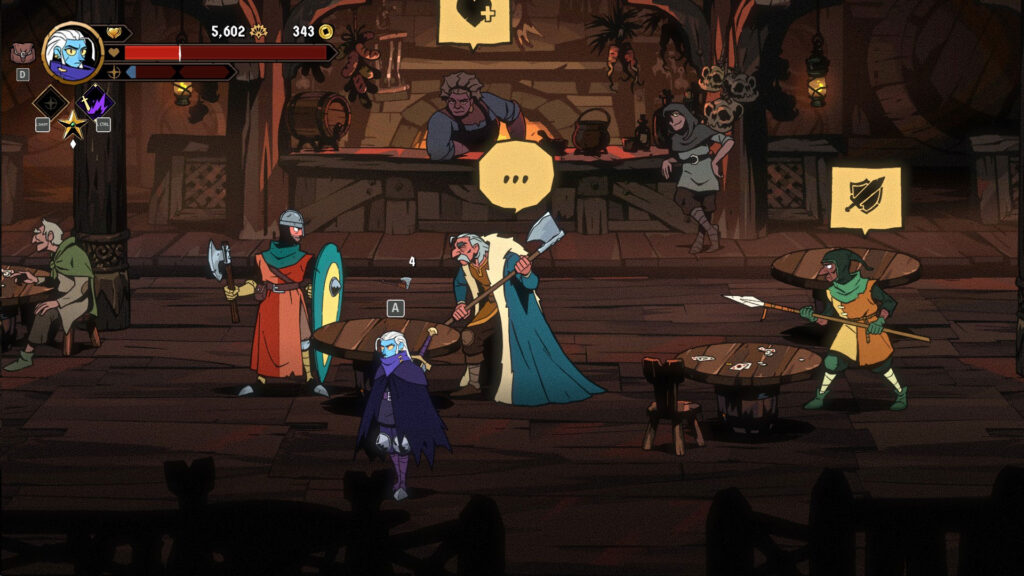The height and width of the screenshot is (576, 1024).
Task: Open the leather backpack inventory icon
Action: click(22, 53)
